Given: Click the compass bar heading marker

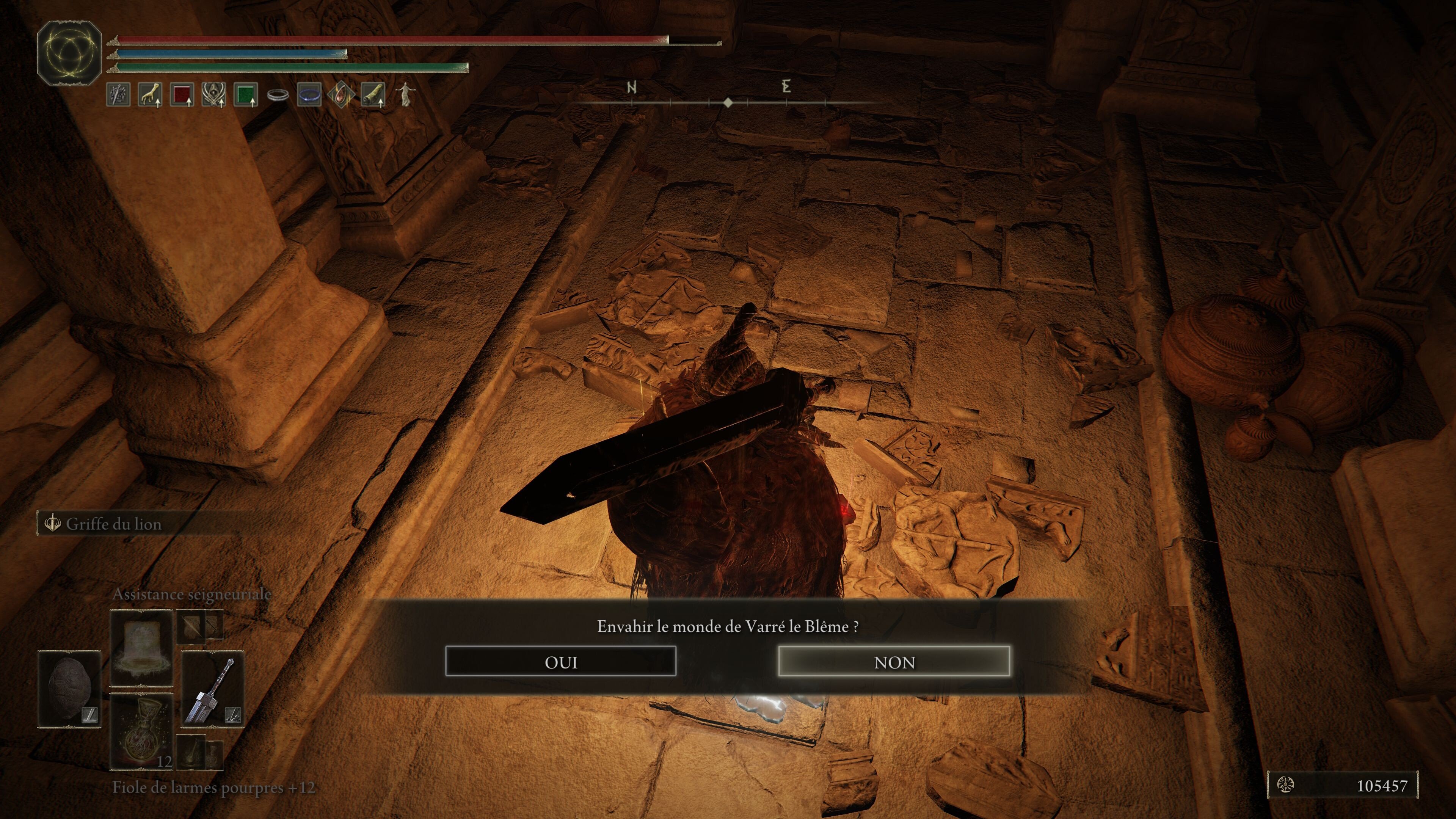Looking at the screenshot, I should pos(728,102).
